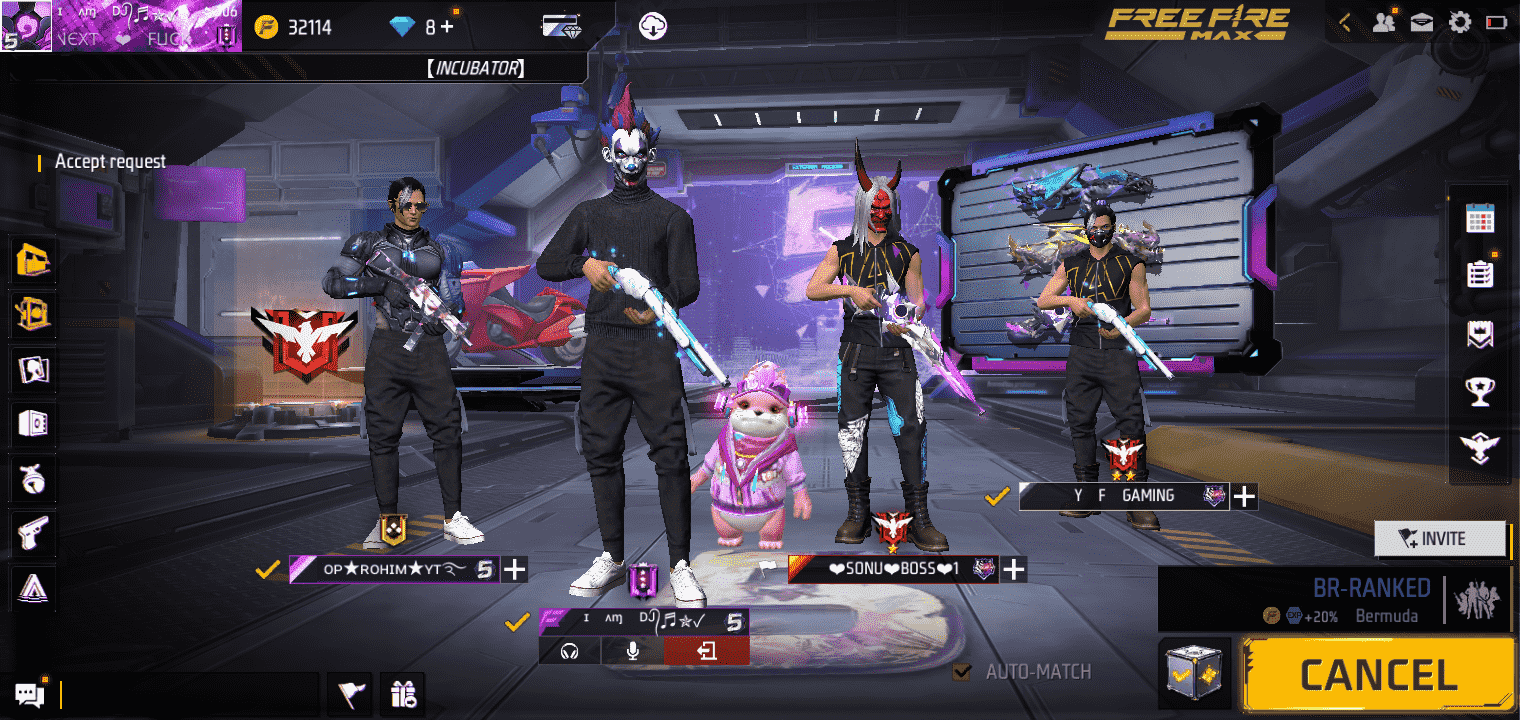
Task: Leave the squad with the red exit button
Action: (x=706, y=651)
